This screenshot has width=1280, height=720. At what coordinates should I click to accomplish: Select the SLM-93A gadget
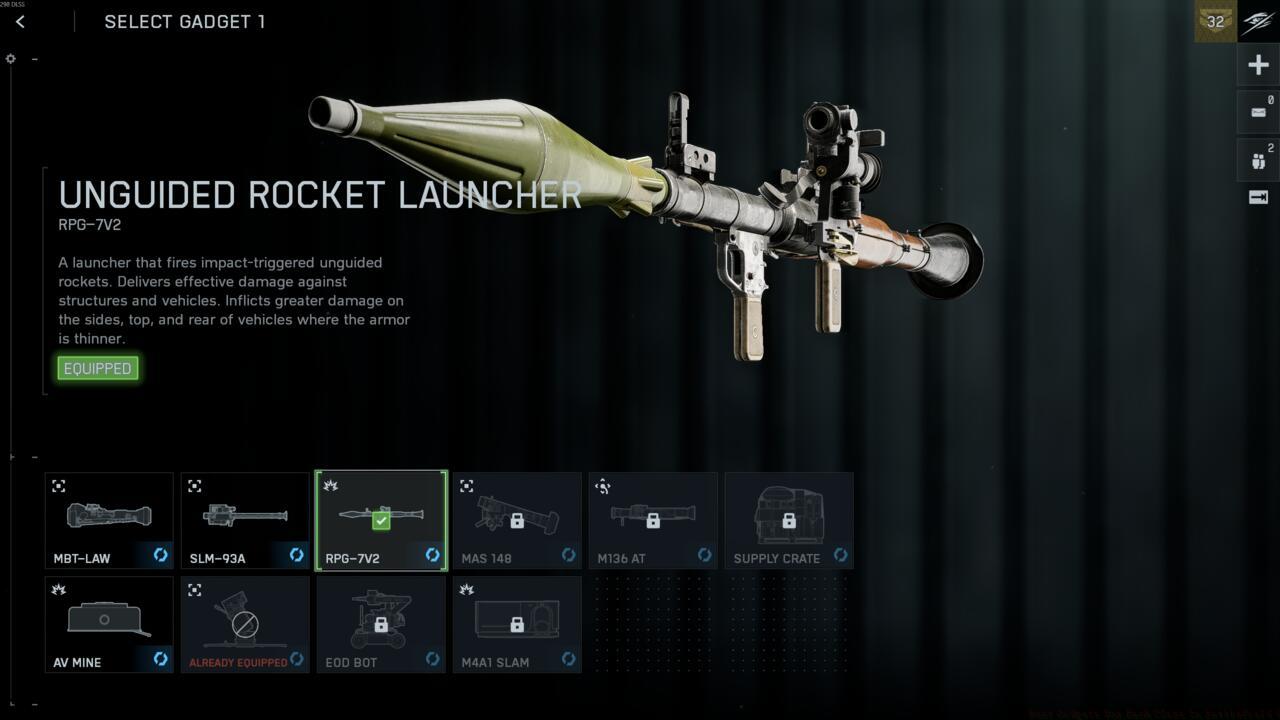[245, 519]
